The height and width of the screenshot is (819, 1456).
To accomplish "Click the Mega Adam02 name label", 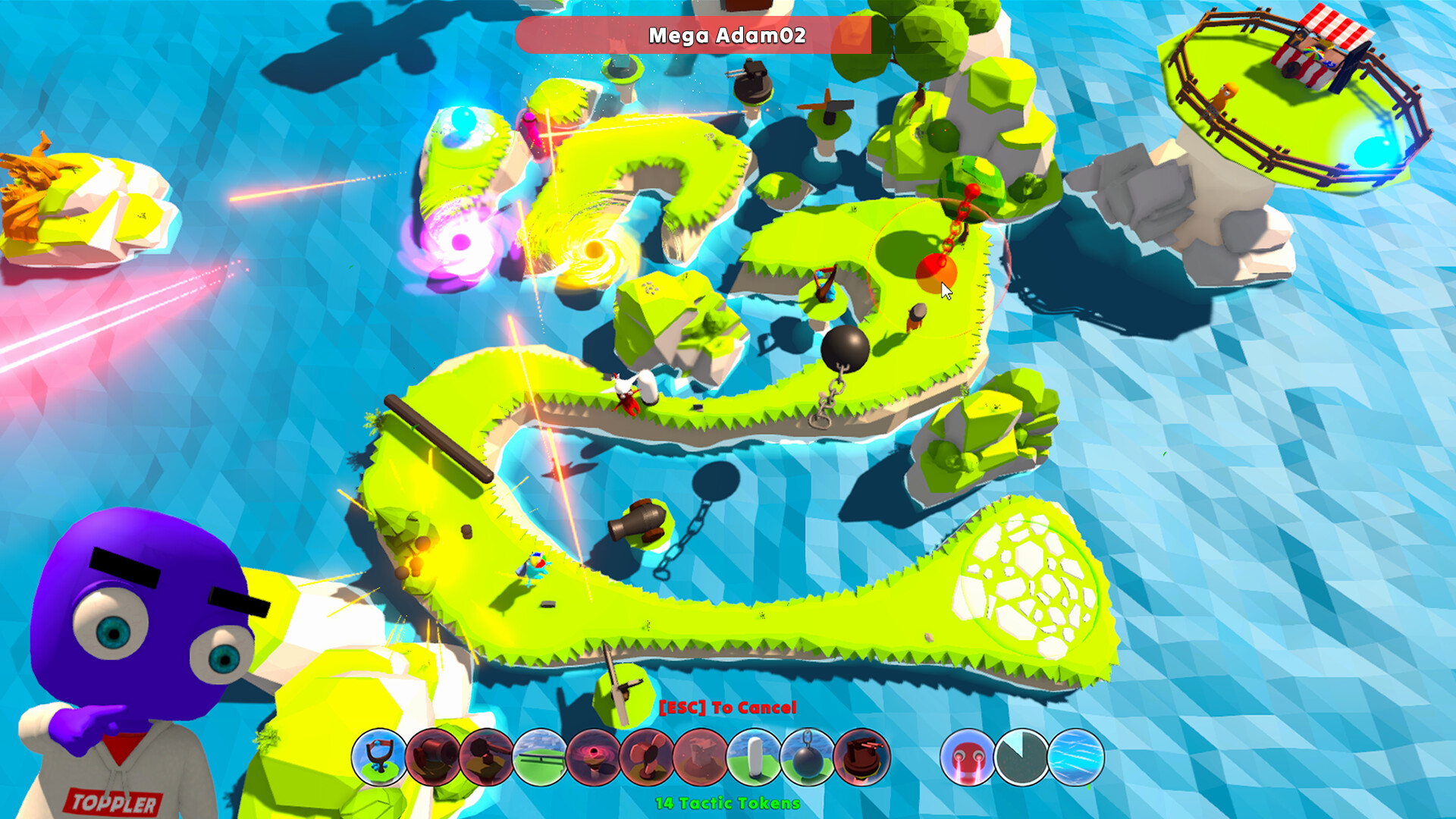I will coord(728,34).
